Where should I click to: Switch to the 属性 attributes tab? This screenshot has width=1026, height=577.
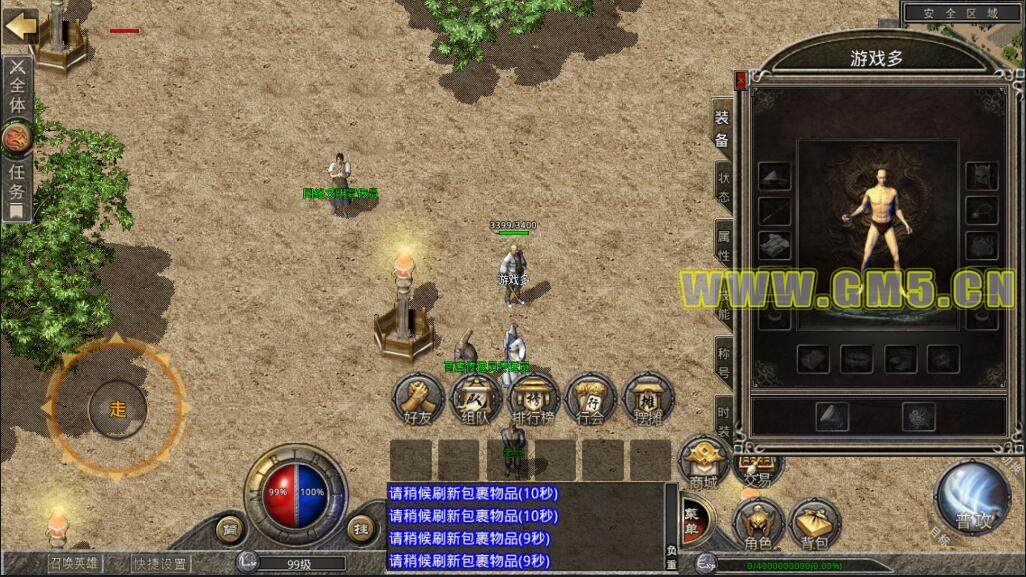[x=723, y=245]
